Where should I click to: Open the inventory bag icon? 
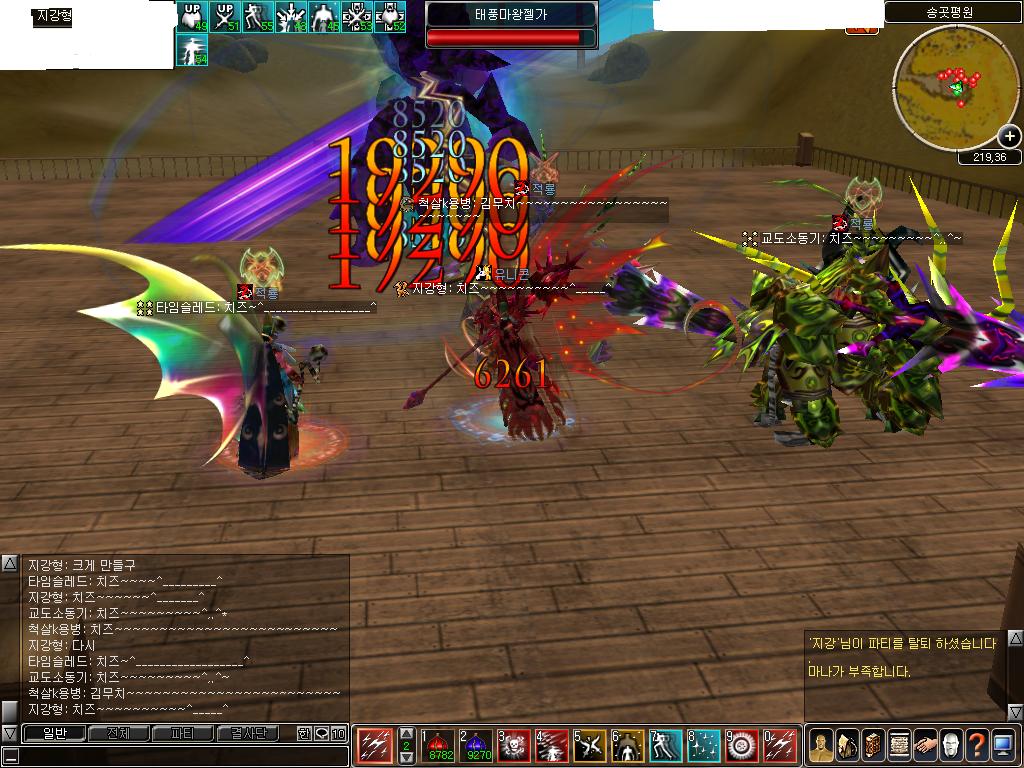tap(847, 745)
